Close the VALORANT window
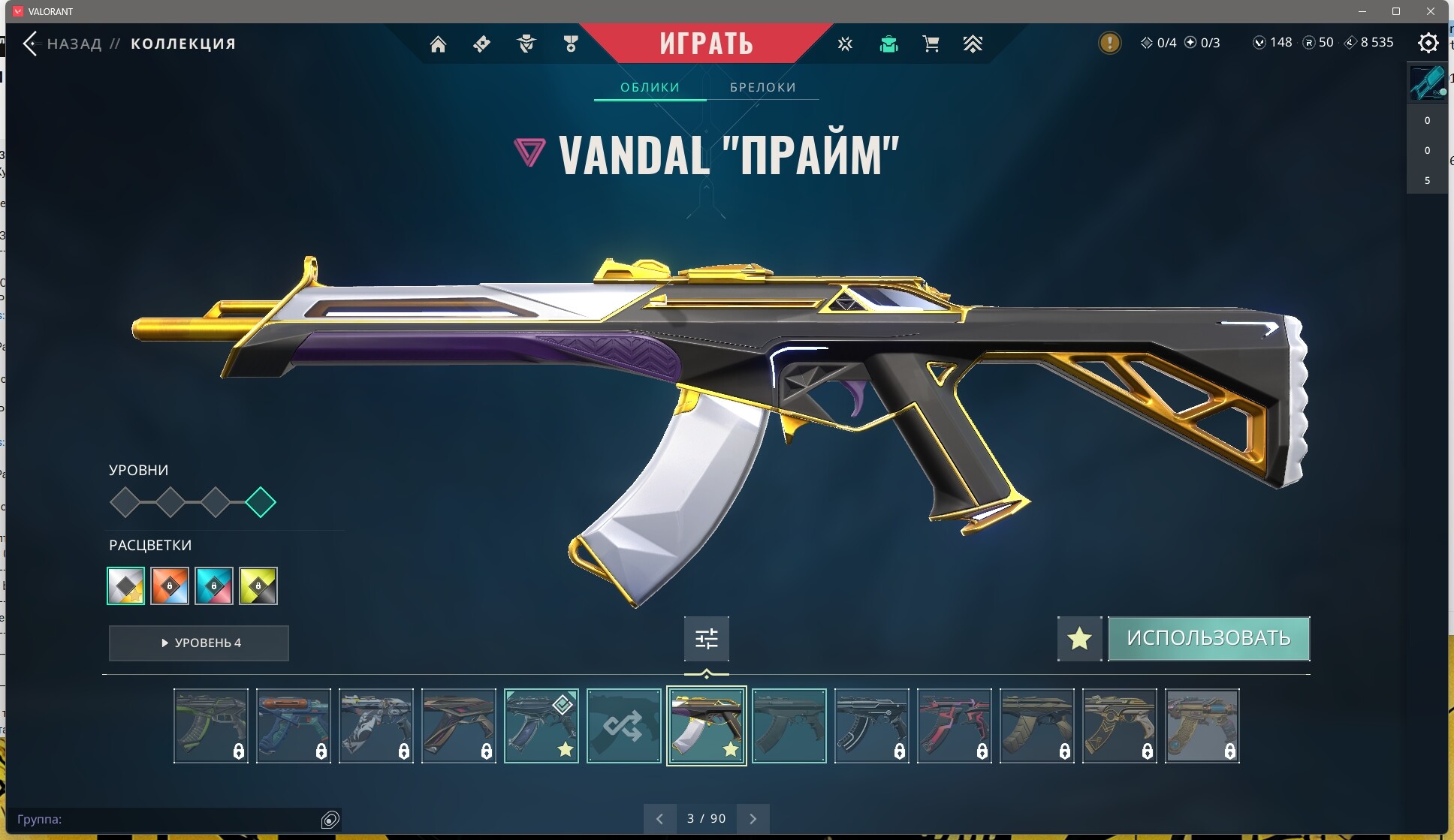The image size is (1454, 840). [x=1430, y=11]
